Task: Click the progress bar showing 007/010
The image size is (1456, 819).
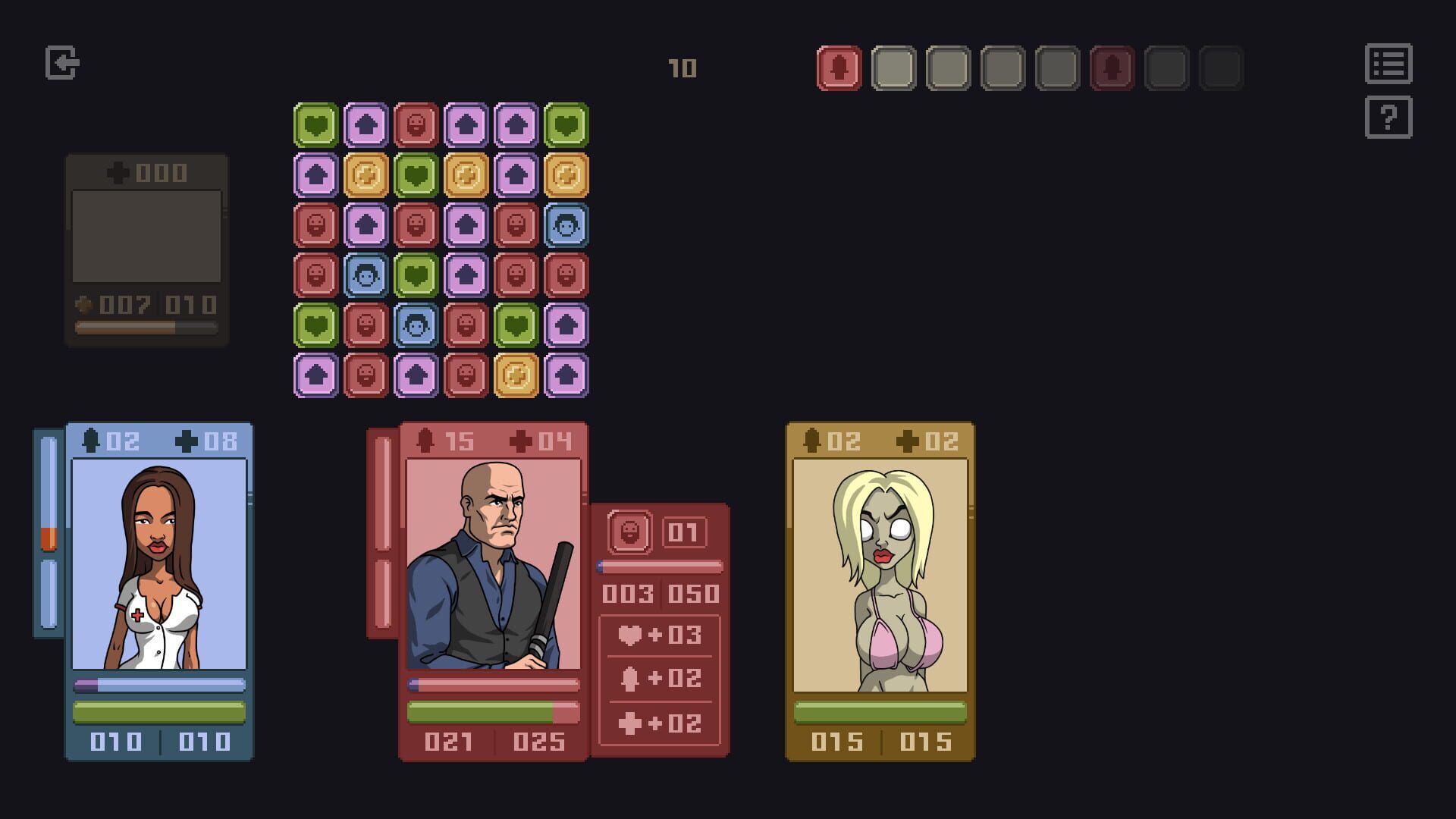Action: point(145,326)
